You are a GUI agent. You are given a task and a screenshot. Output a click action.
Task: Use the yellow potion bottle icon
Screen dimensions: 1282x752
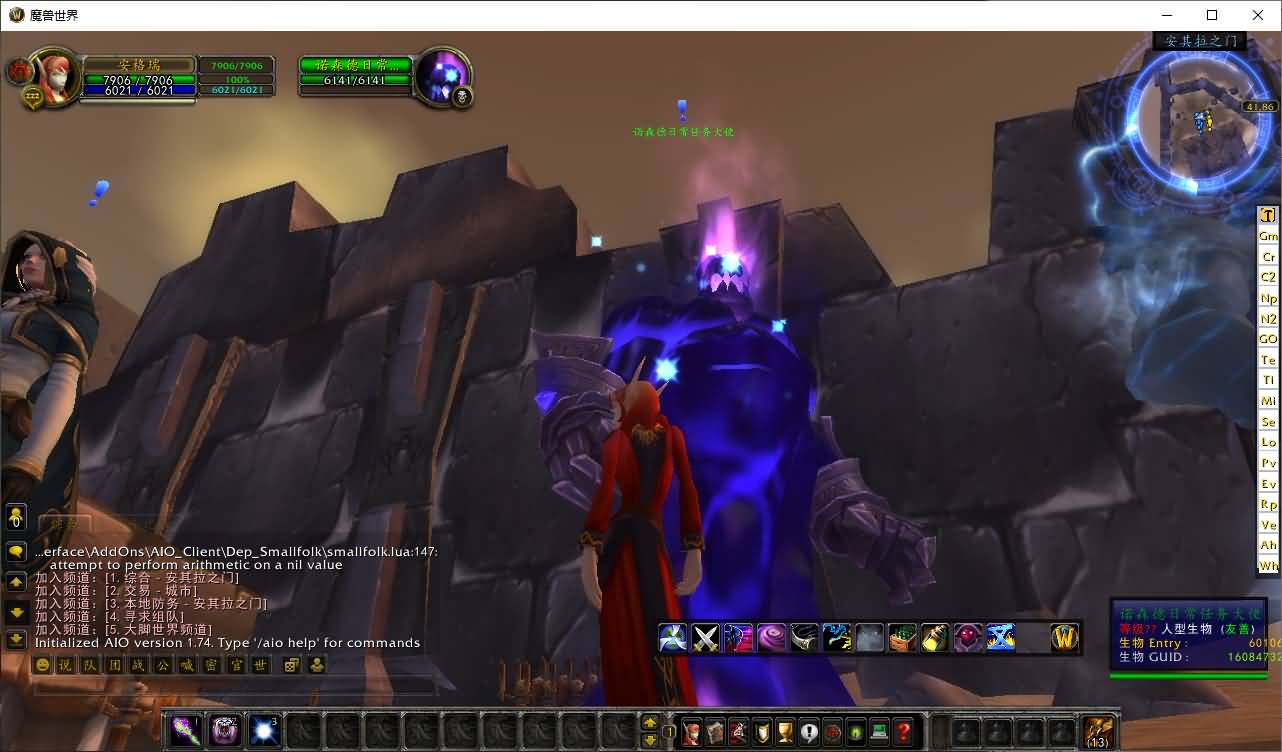coord(935,638)
